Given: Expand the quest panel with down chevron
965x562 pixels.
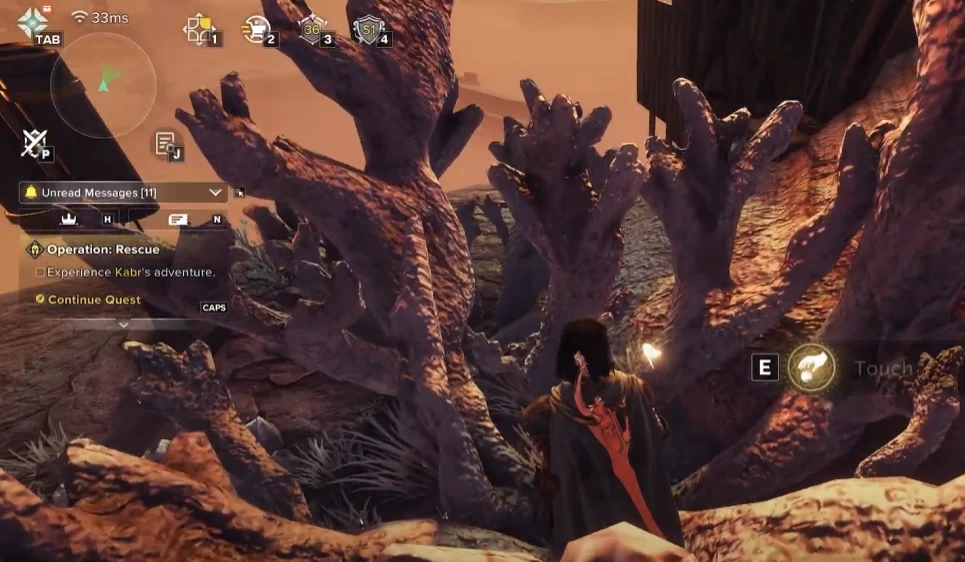Looking at the screenshot, I should click(x=123, y=325).
